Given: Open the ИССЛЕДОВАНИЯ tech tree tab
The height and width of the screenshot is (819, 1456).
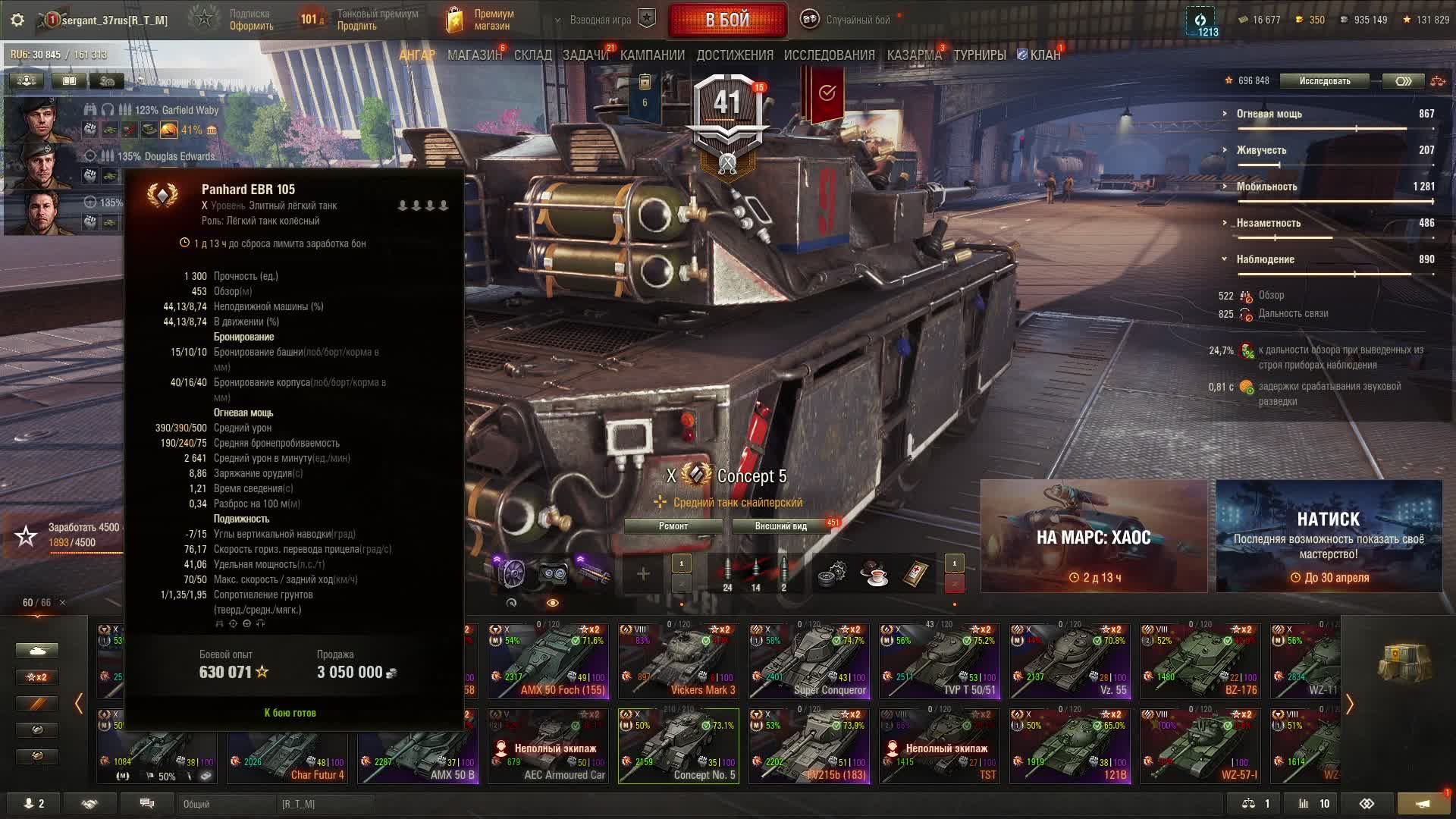Looking at the screenshot, I should (x=829, y=55).
